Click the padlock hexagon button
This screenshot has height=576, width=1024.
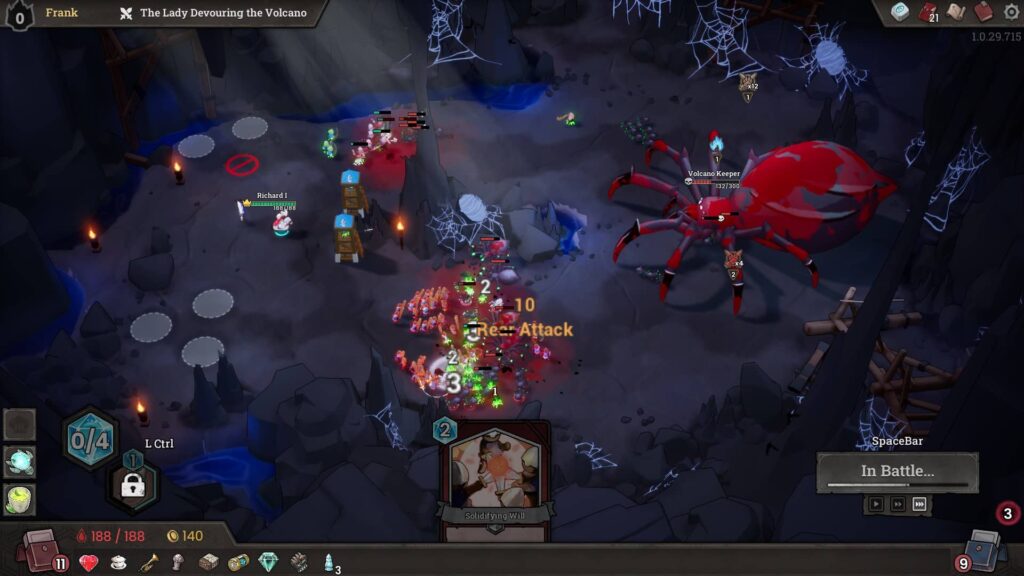(x=133, y=486)
